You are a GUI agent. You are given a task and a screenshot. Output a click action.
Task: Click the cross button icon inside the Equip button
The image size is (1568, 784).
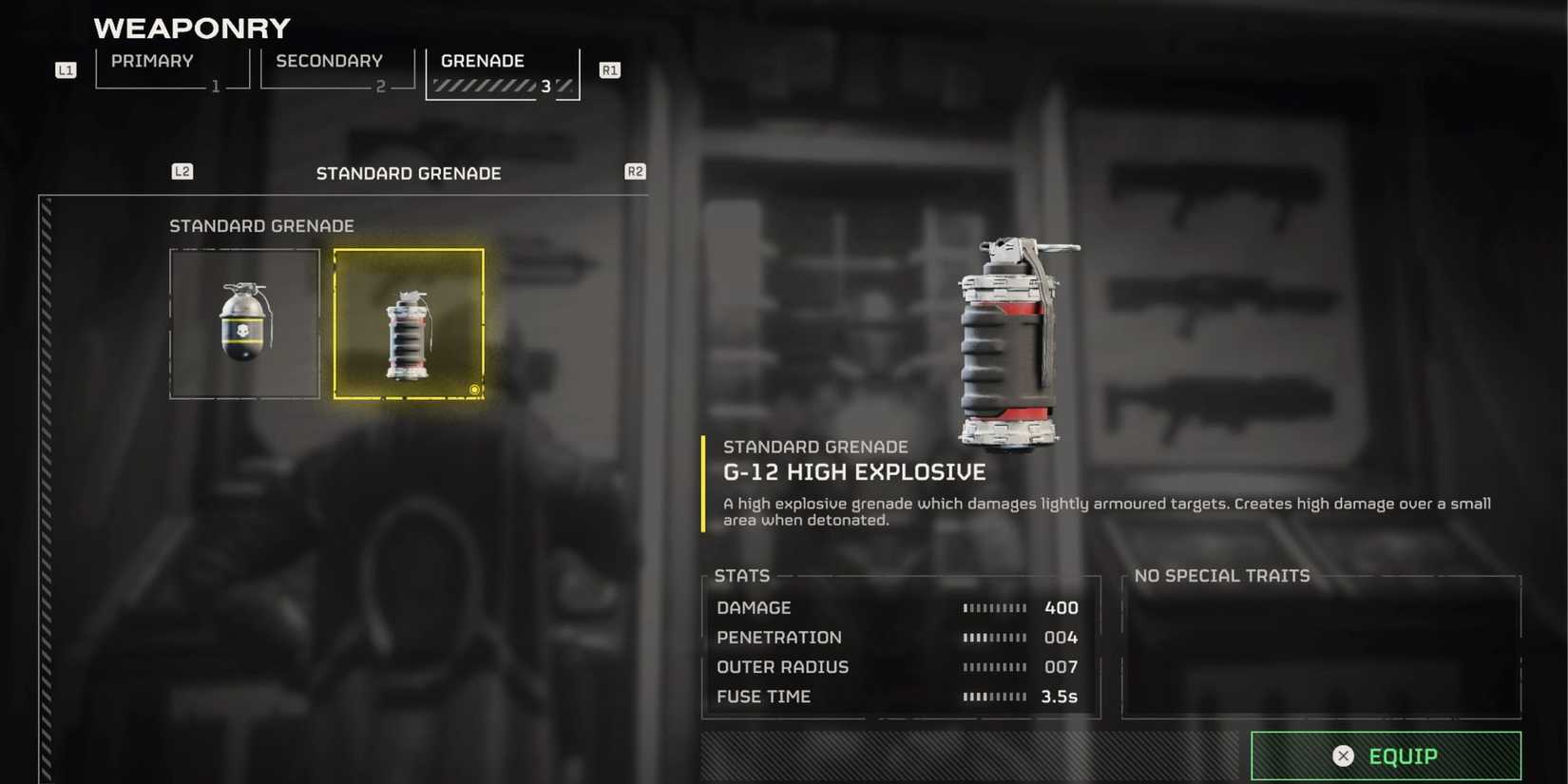pos(1343,755)
